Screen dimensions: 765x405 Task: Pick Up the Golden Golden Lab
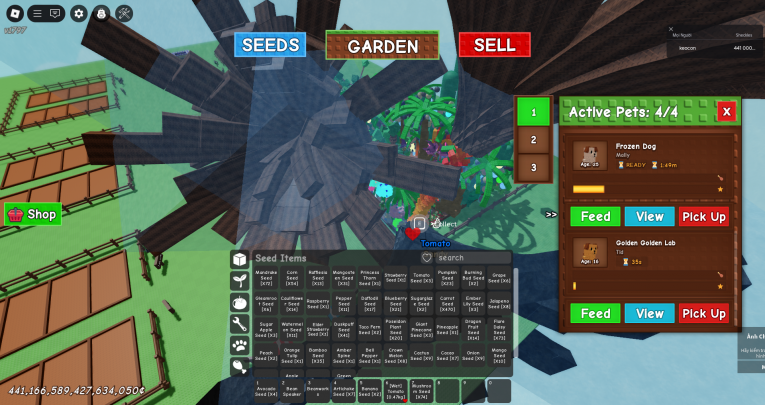pyautogui.click(x=704, y=313)
